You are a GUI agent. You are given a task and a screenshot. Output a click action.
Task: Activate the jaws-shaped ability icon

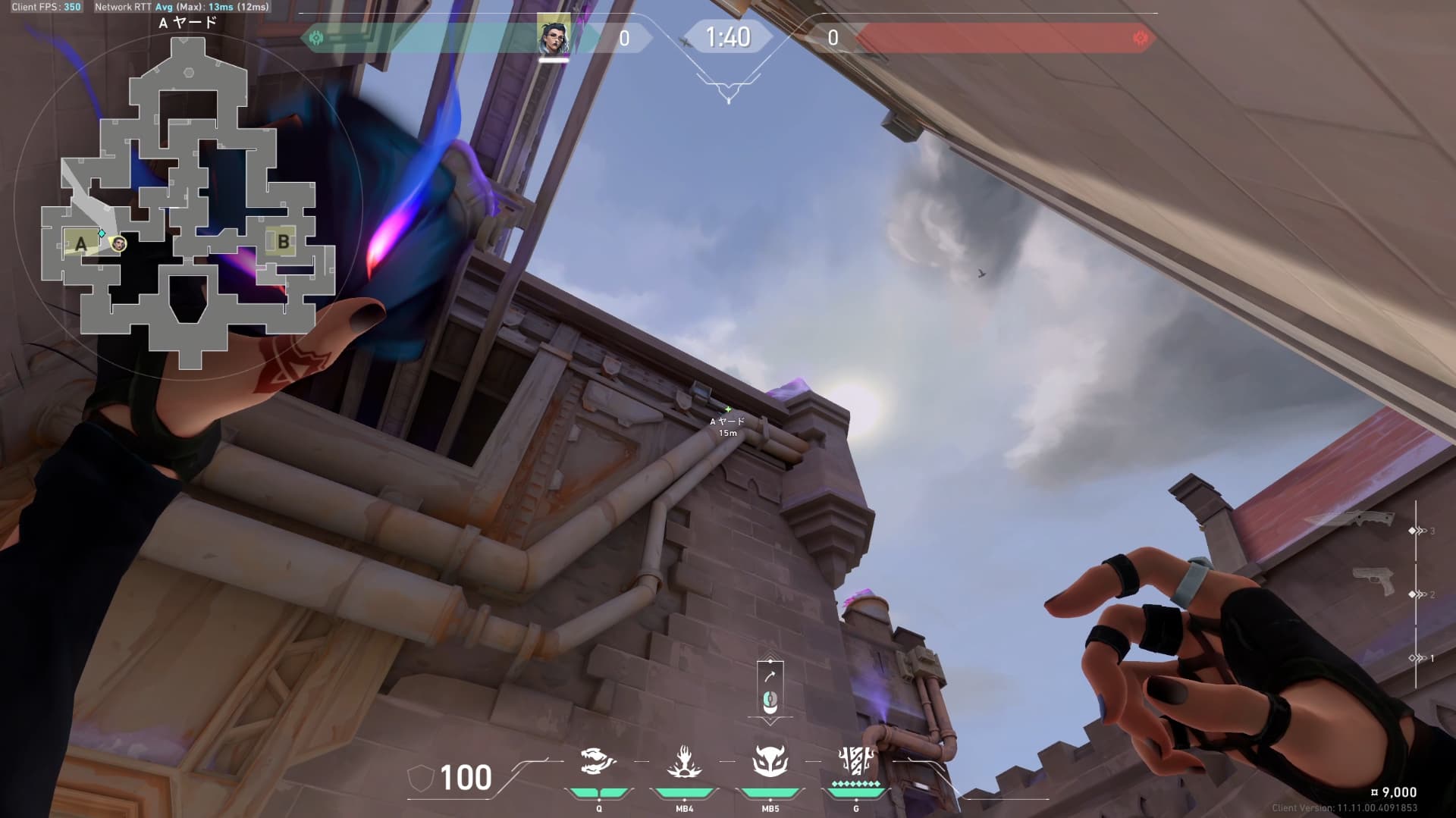pyautogui.click(x=598, y=762)
